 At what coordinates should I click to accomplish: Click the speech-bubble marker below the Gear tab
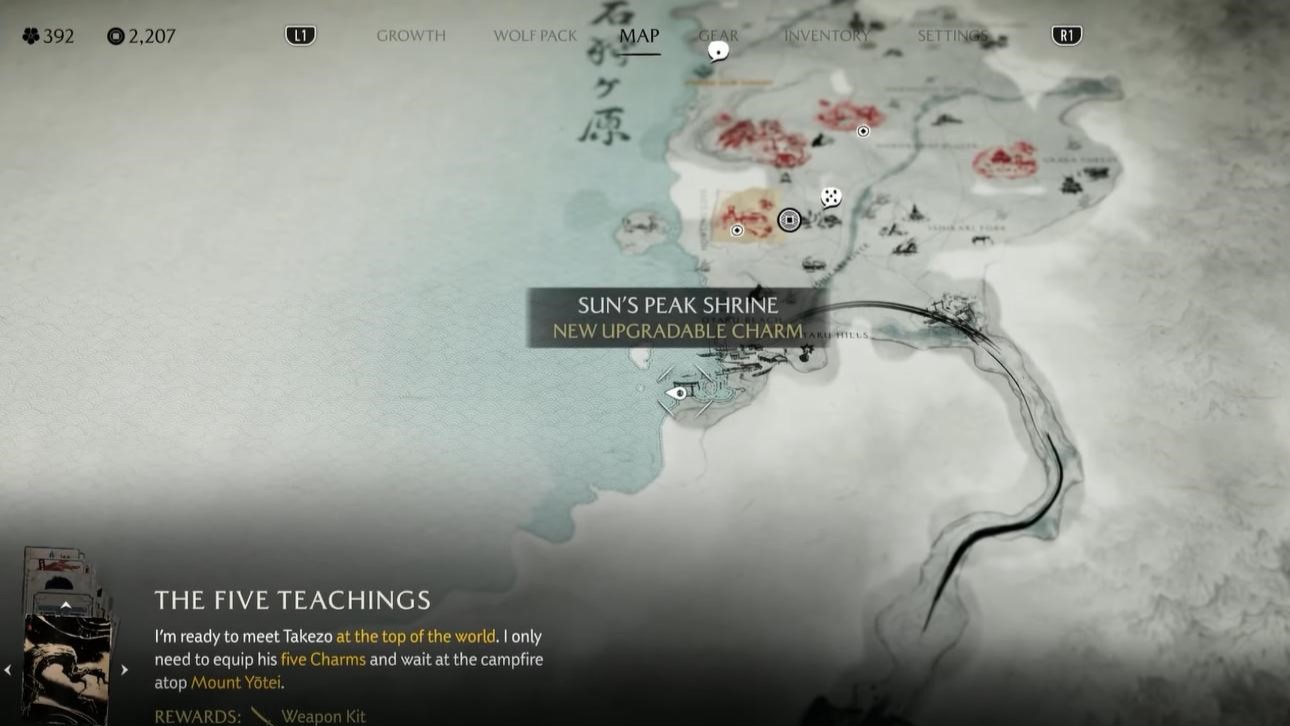pos(718,51)
